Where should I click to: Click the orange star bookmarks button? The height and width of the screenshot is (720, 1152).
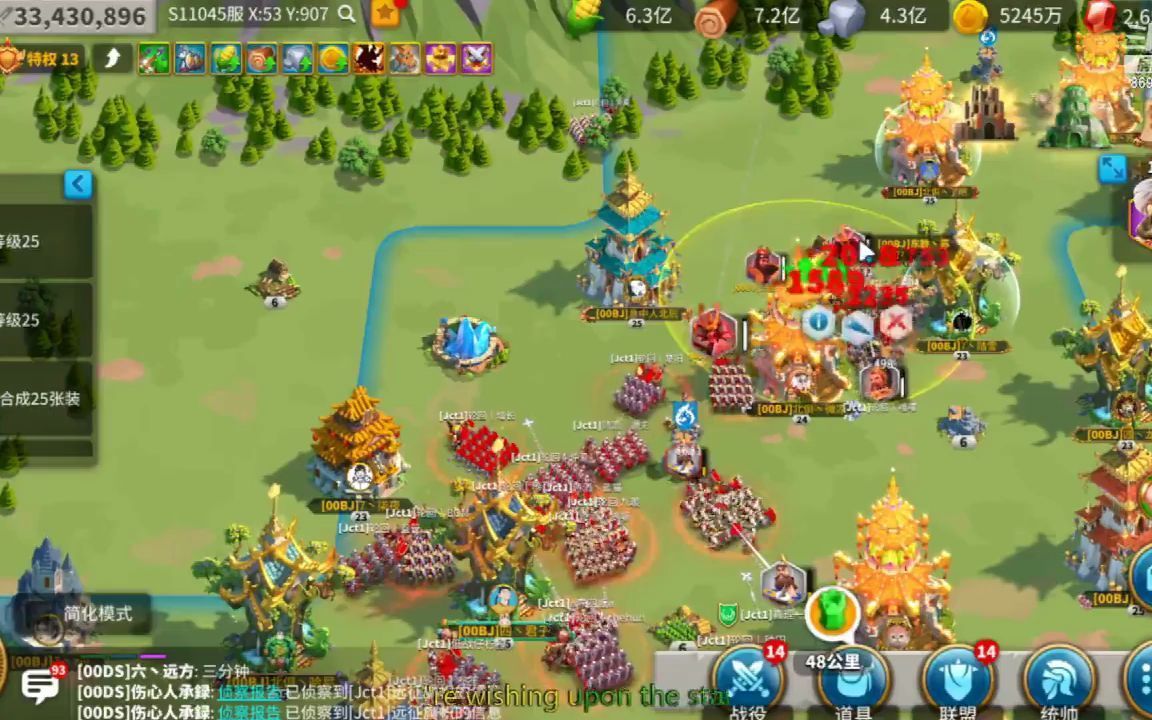tap(385, 13)
